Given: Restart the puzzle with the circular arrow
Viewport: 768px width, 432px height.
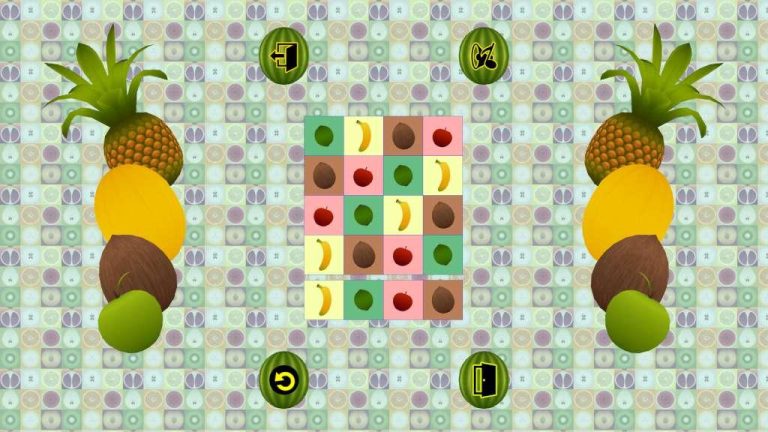Looking at the screenshot, I should [x=284, y=380].
